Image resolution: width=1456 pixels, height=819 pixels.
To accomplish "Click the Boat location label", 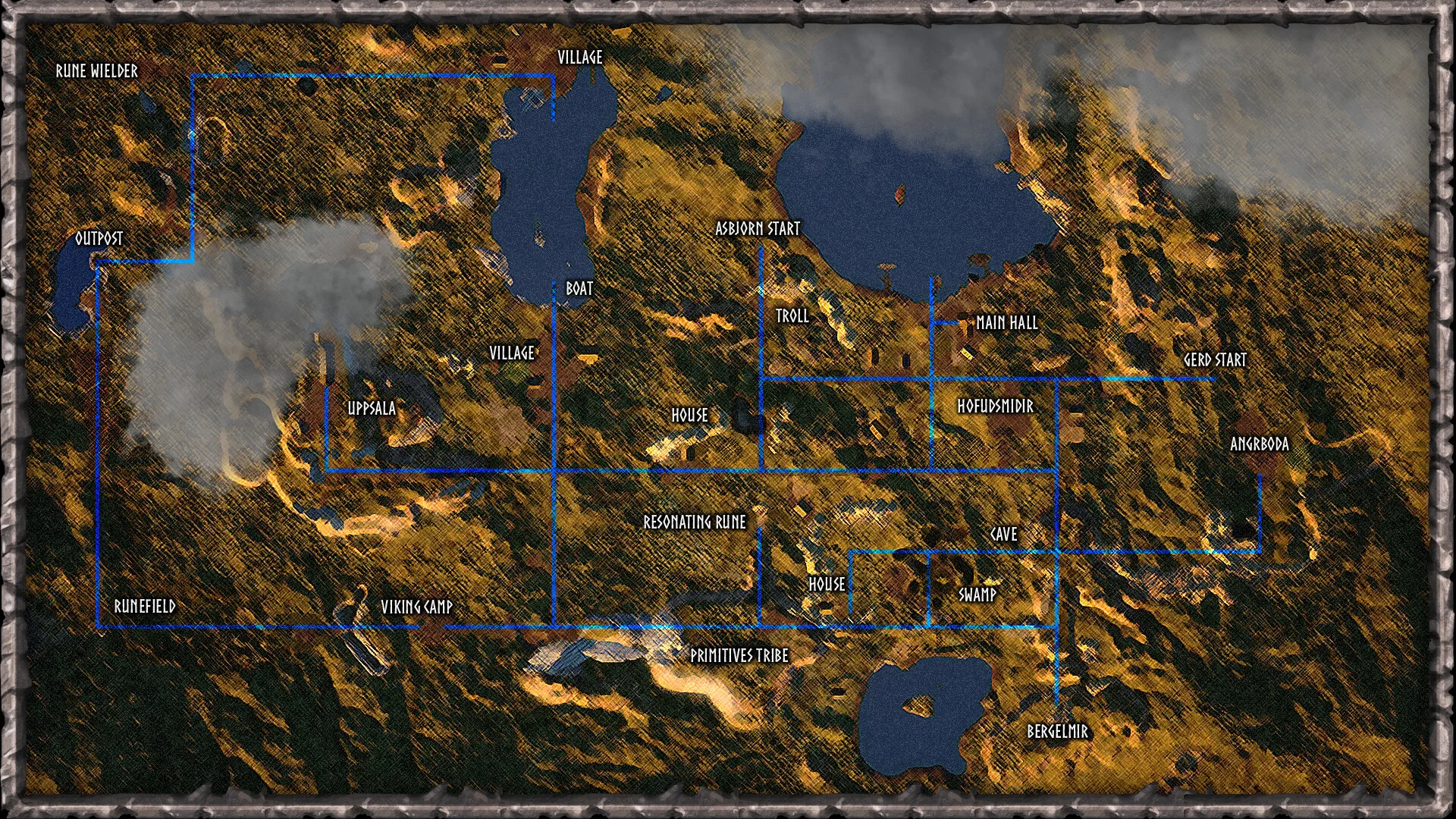I will [579, 289].
